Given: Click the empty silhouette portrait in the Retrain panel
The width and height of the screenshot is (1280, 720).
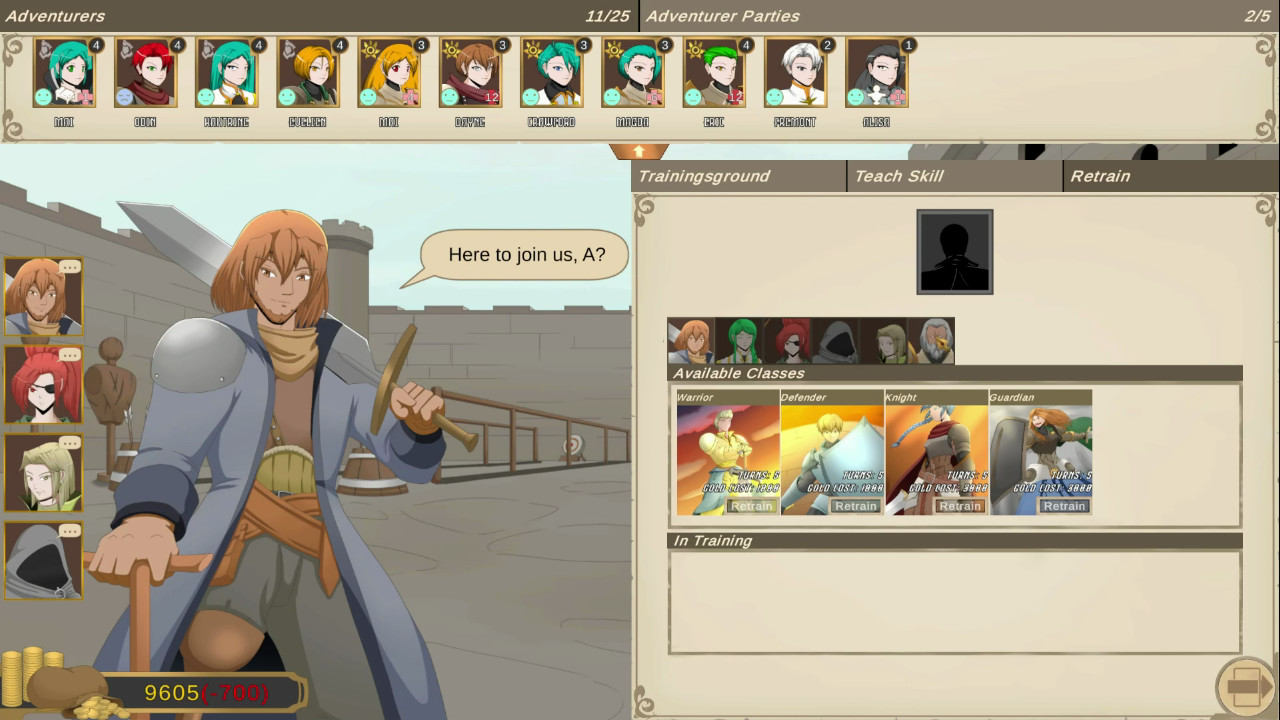Looking at the screenshot, I should tap(954, 250).
